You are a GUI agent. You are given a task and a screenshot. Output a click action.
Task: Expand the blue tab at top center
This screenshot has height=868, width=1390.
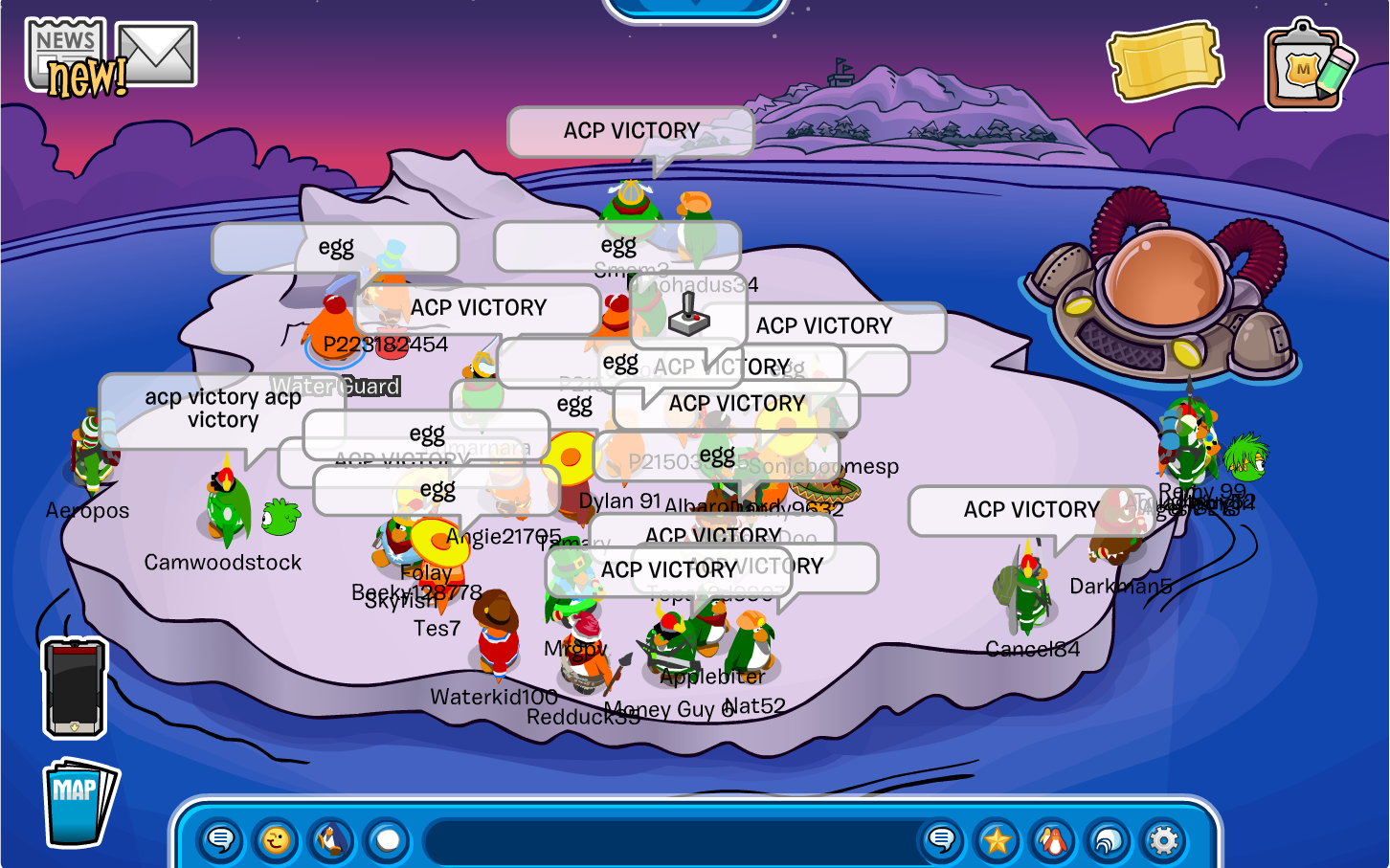pyautogui.click(x=695, y=8)
